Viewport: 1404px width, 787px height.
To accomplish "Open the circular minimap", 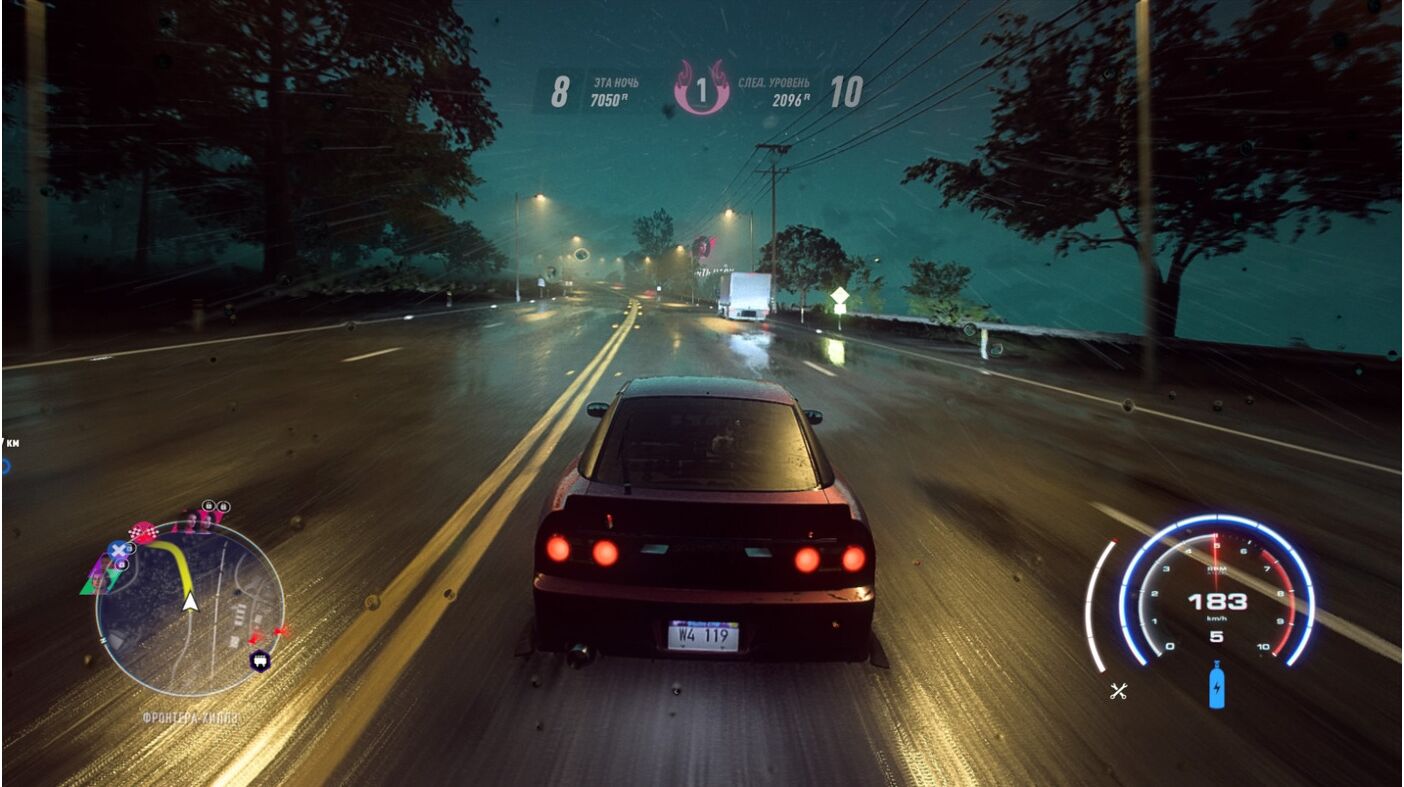I will point(190,610).
